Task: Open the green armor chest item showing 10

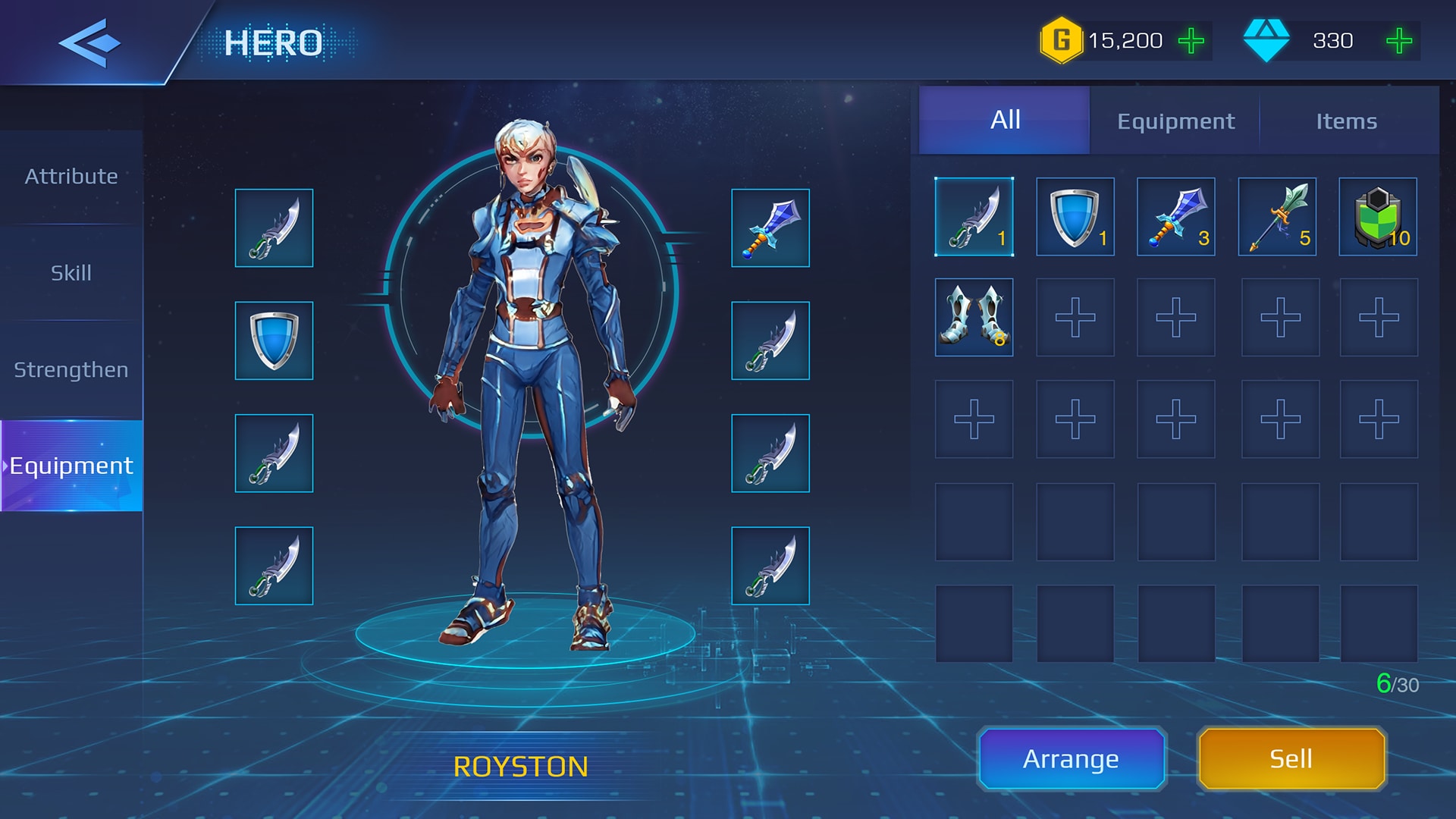Action: tap(1377, 218)
